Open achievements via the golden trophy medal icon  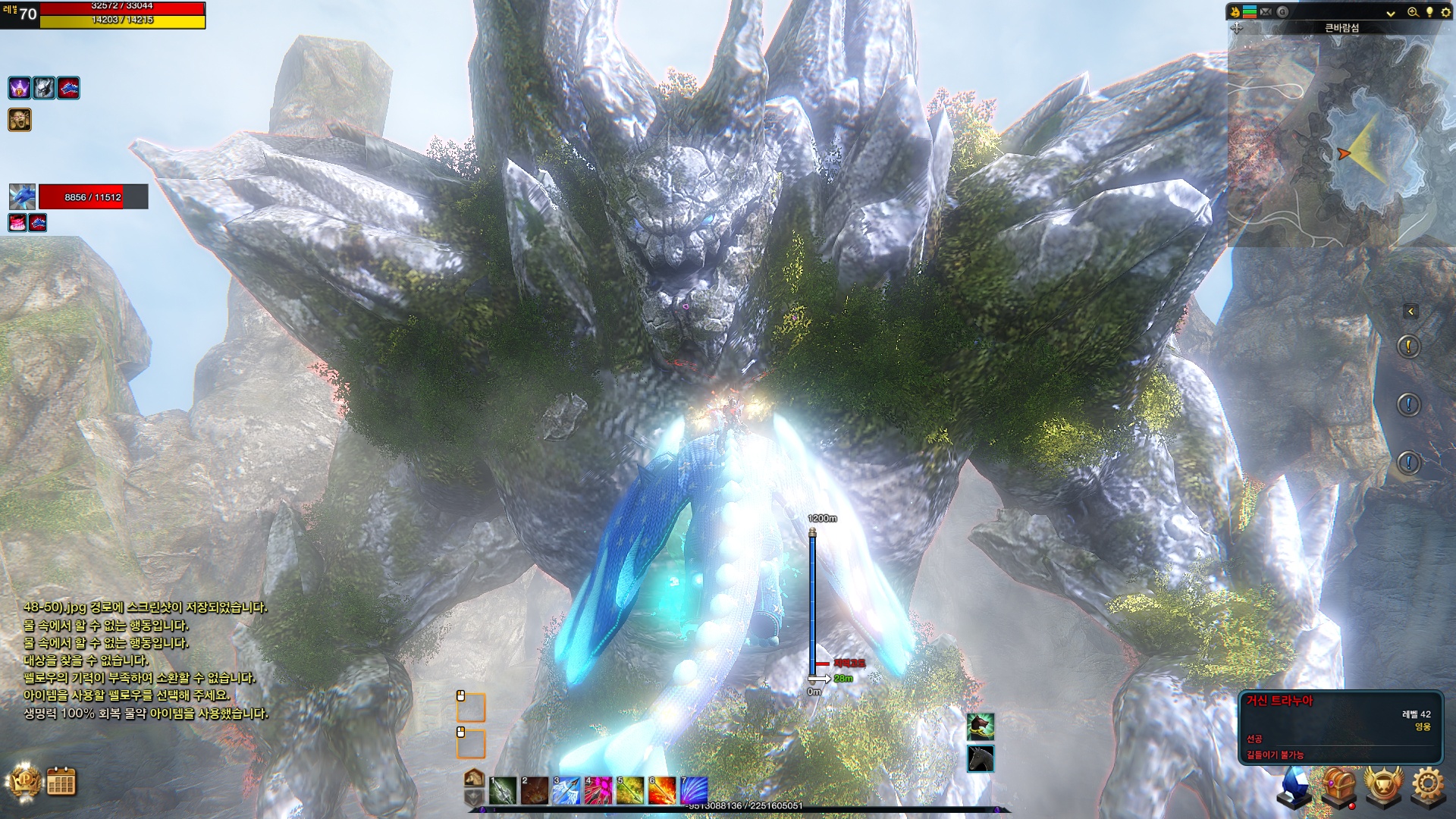click(1382, 781)
